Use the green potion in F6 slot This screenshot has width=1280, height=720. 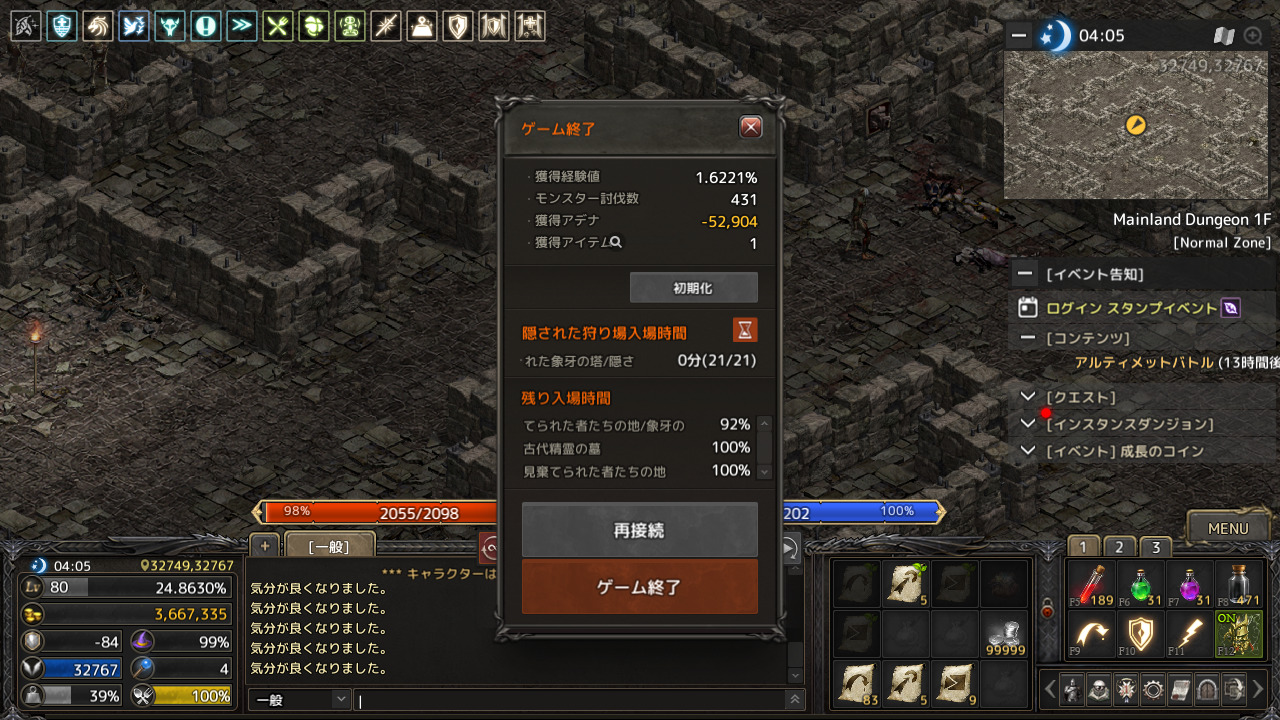coord(1140,584)
